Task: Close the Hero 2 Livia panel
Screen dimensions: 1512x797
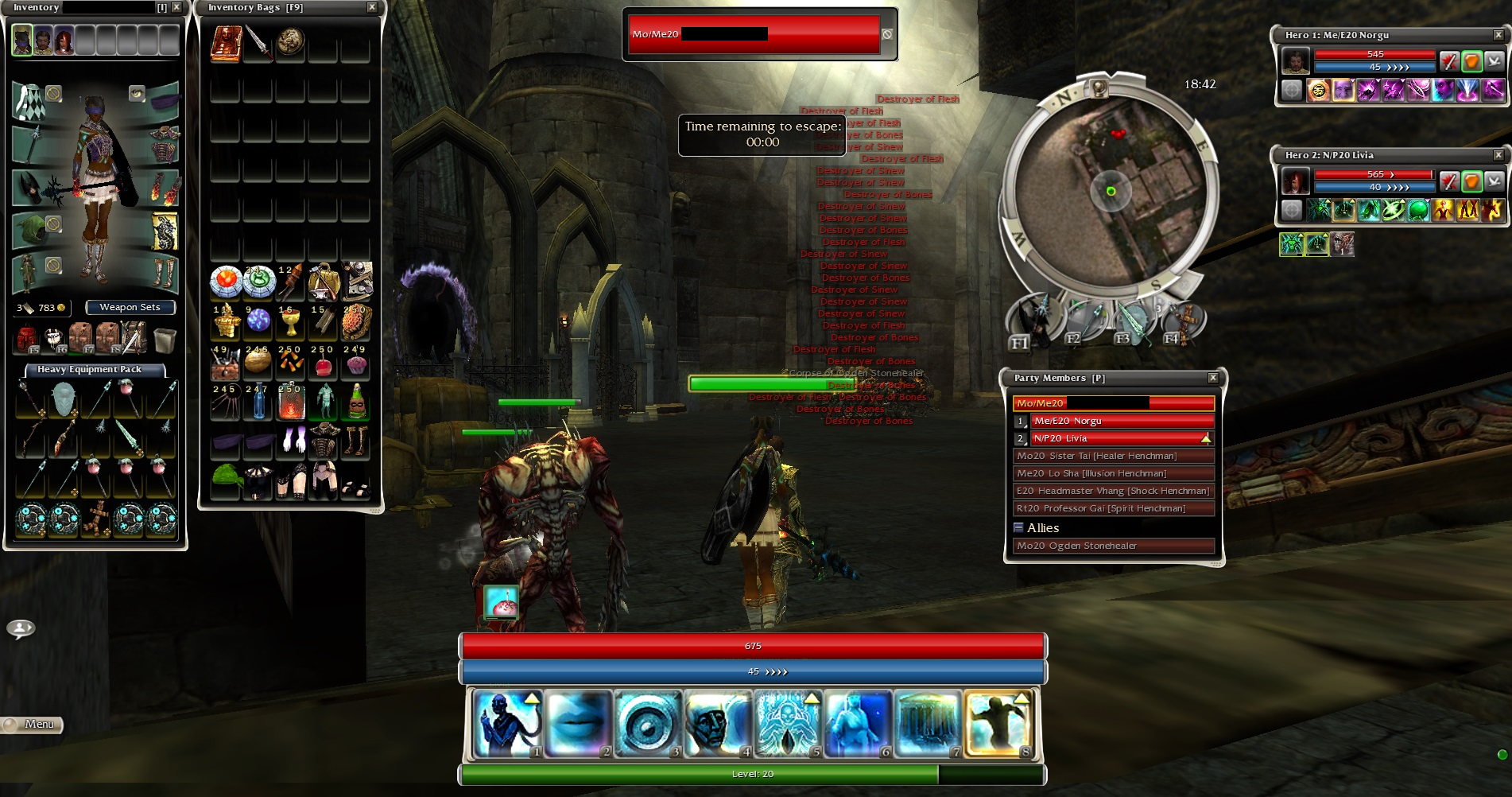Action: pyautogui.click(x=1498, y=155)
